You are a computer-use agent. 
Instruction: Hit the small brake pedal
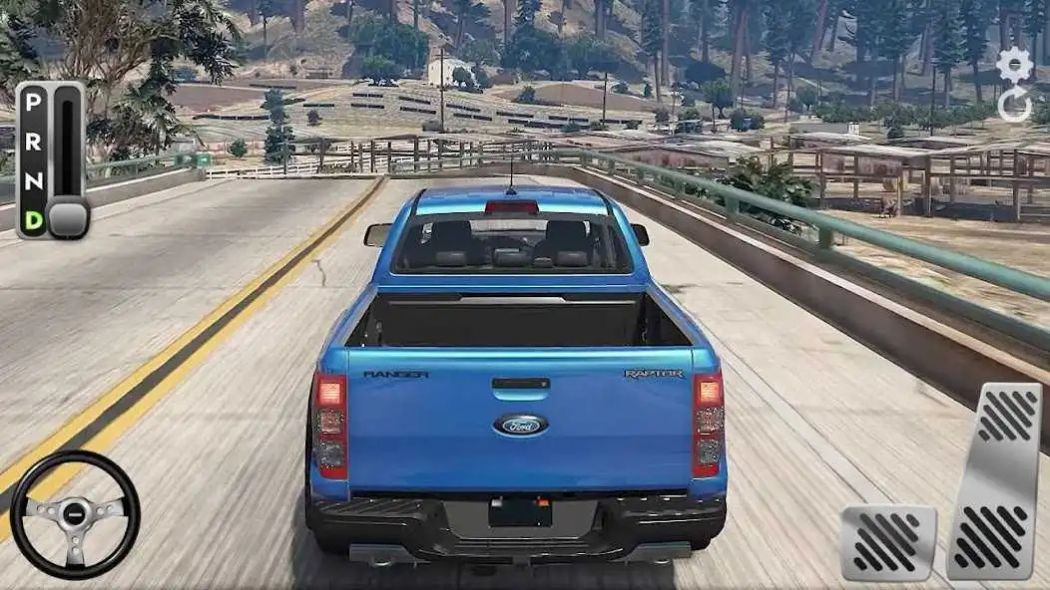point(887,542)
